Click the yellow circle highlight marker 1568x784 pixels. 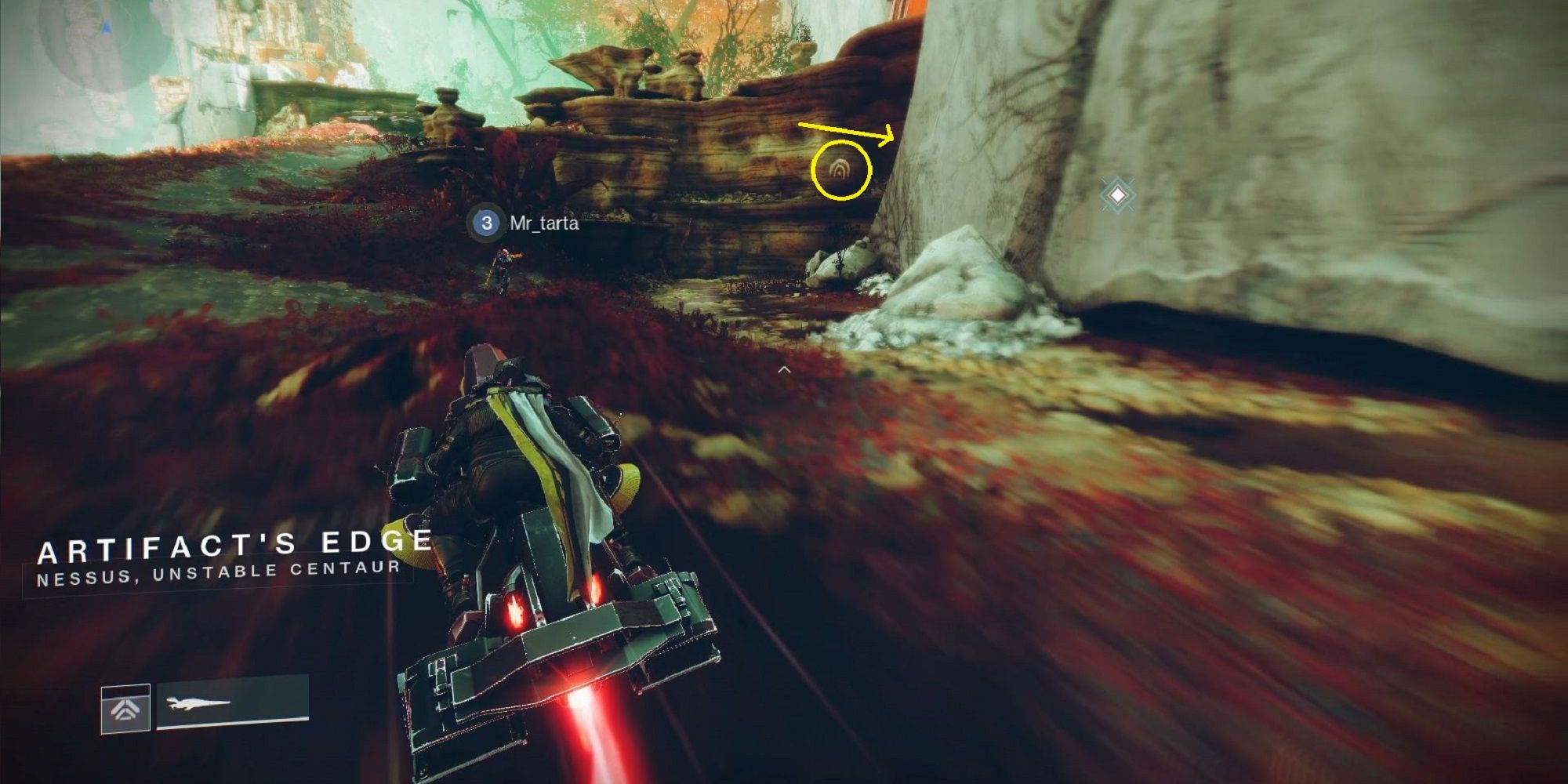click(841, 171)
